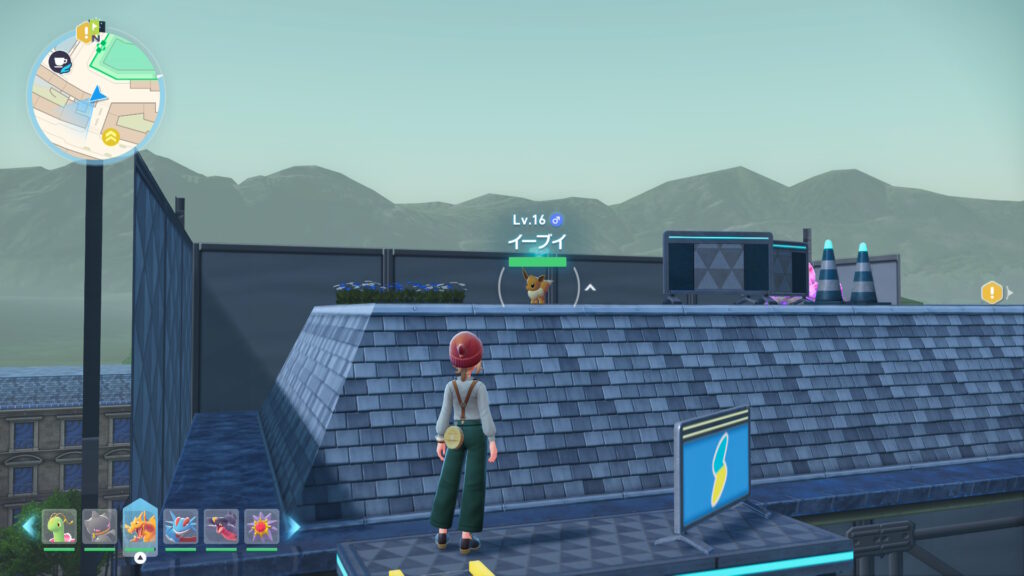Choose the green Meganium party slot
Screen dimensions: 1024x576
pos(59,526)
